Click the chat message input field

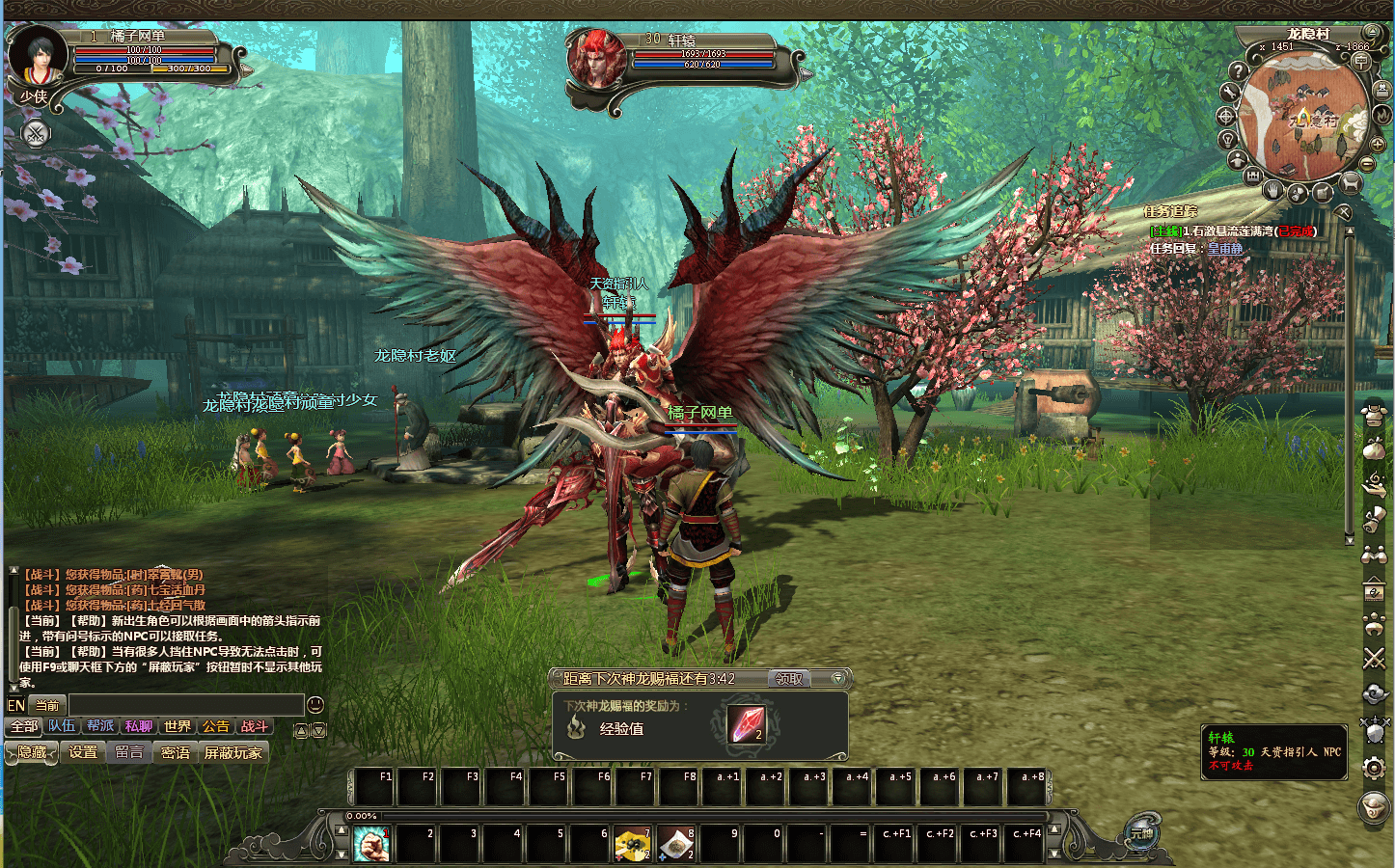[185, 705]
